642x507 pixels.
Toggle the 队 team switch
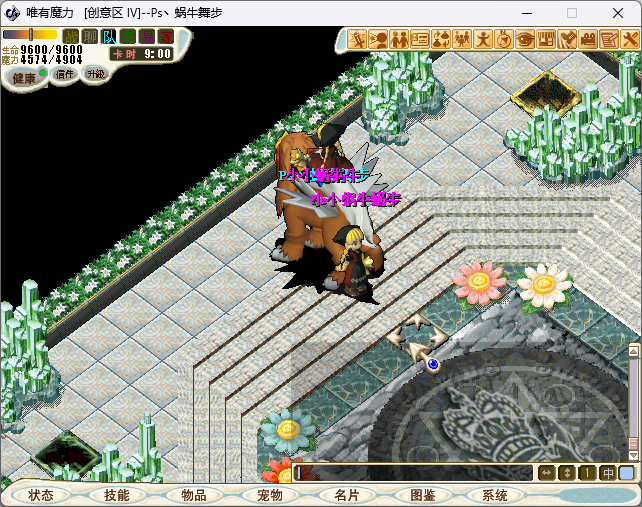coord(109,37)
